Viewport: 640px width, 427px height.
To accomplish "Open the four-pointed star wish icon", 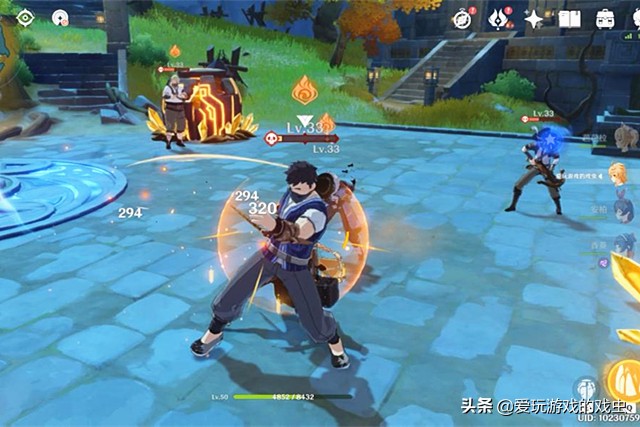I will (534, 18).
